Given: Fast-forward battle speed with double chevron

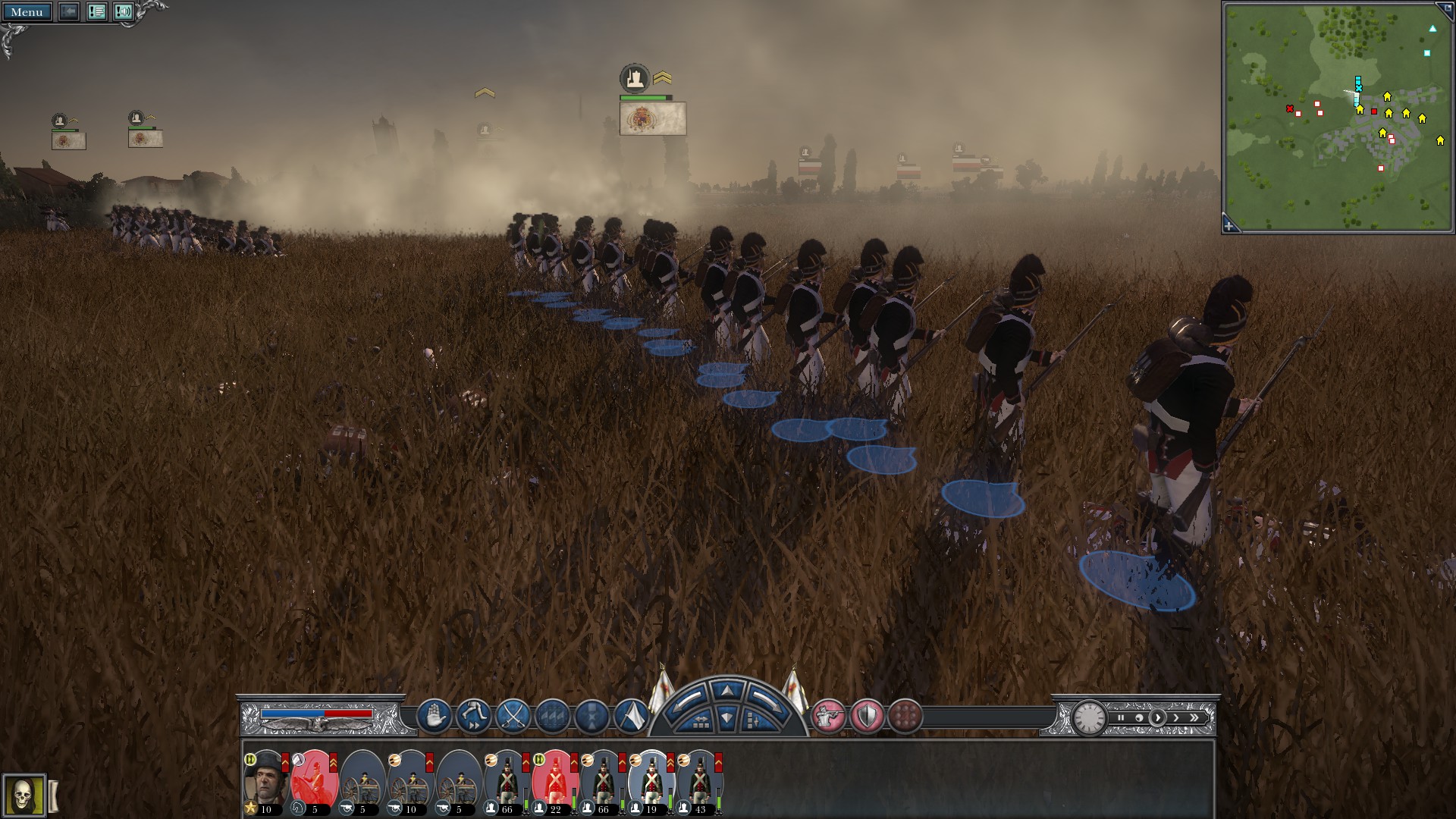Looking at the screenshot, I should 1194,717.
